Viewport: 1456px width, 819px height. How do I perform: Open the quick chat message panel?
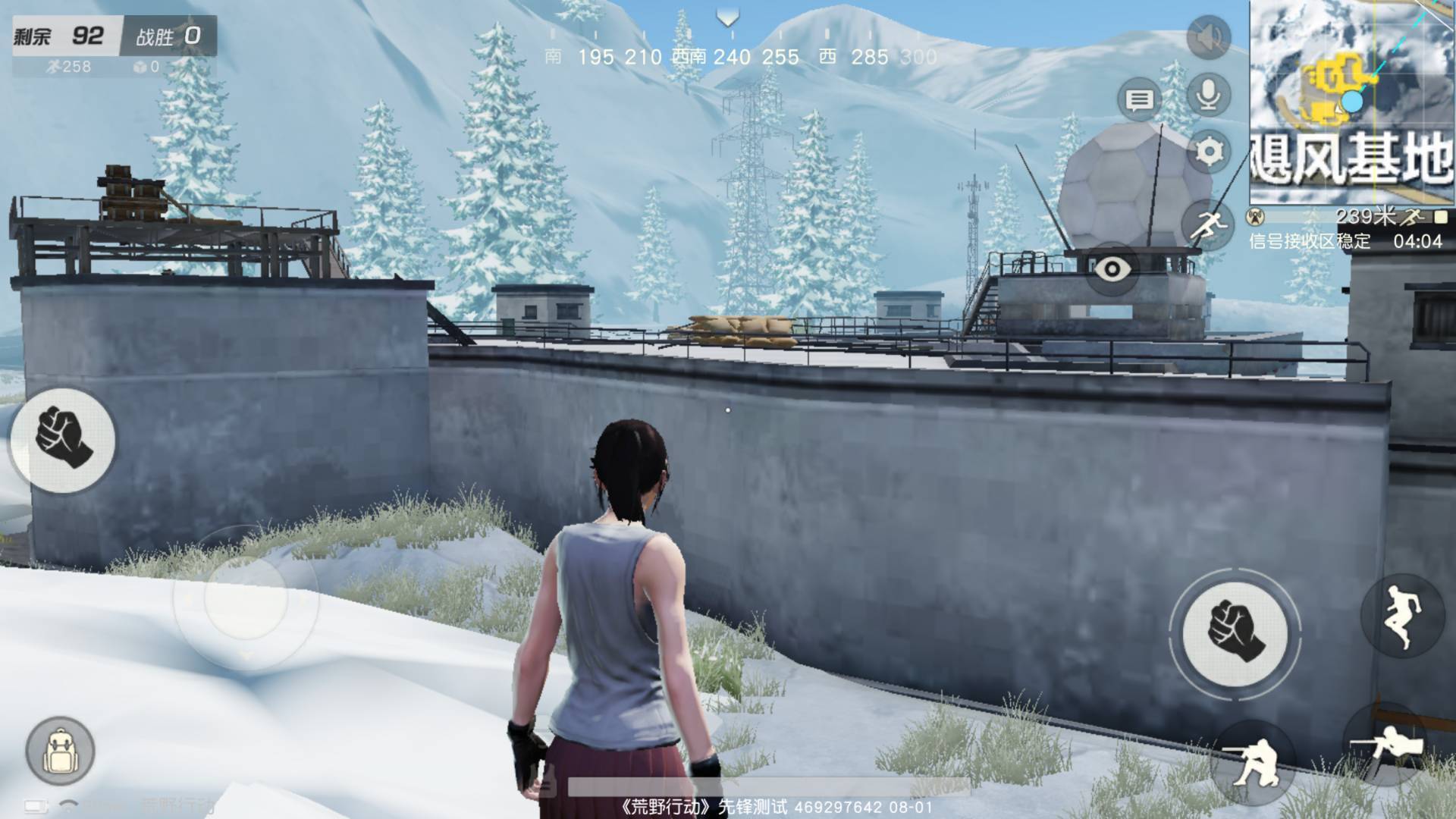pos(1139,99)
